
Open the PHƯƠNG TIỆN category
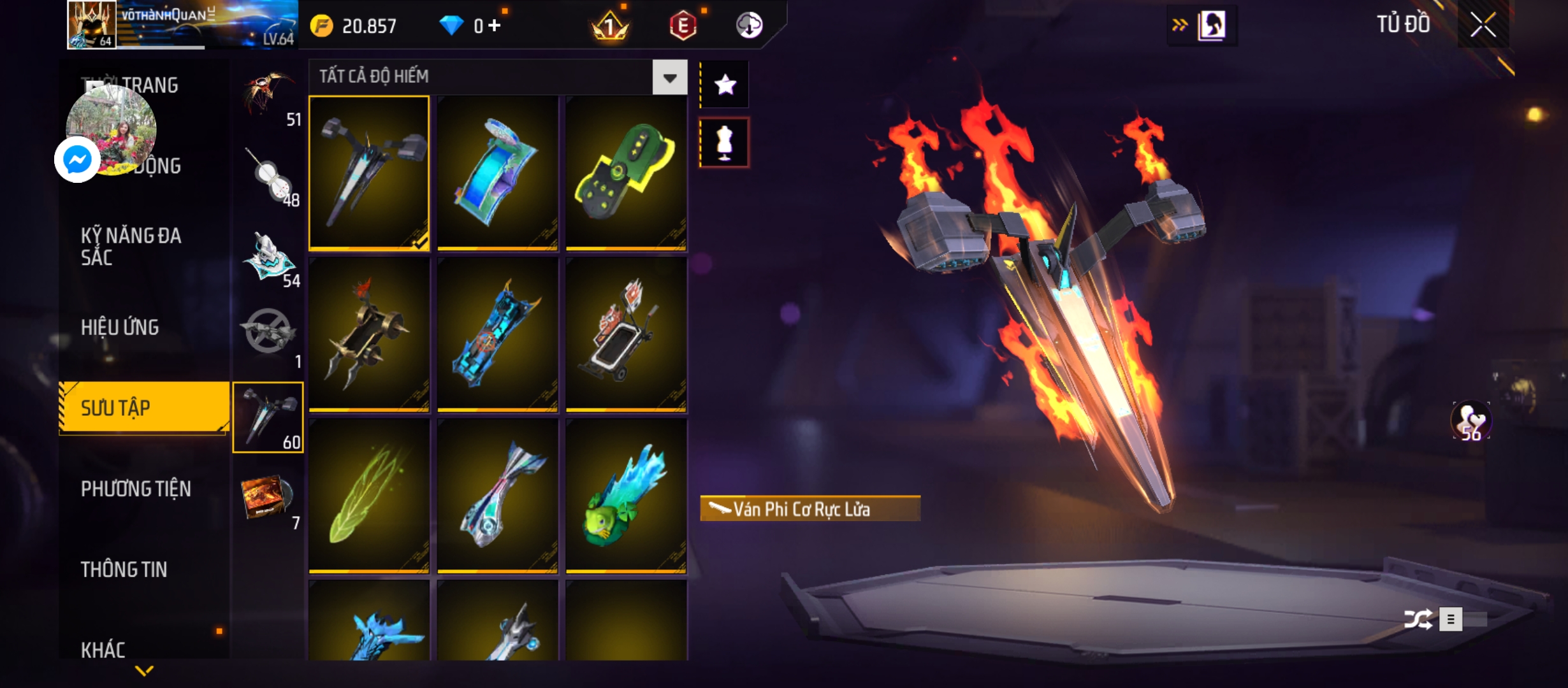(x=136, y=489)
